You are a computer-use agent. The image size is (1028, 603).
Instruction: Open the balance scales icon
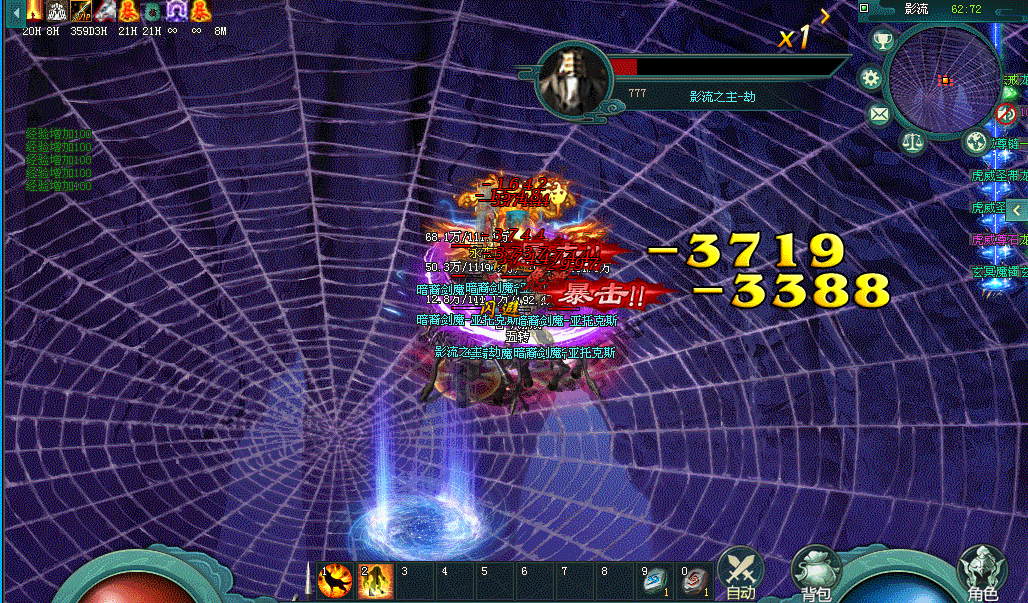(x=913, y=142)
